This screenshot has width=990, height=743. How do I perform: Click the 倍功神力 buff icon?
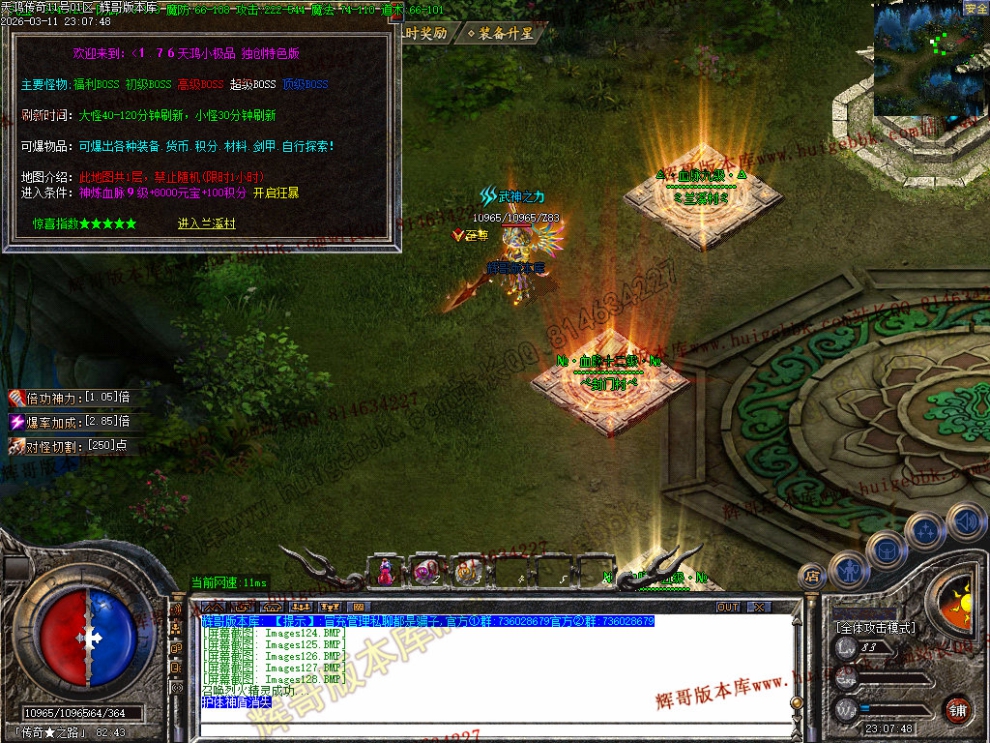point(16,397)
